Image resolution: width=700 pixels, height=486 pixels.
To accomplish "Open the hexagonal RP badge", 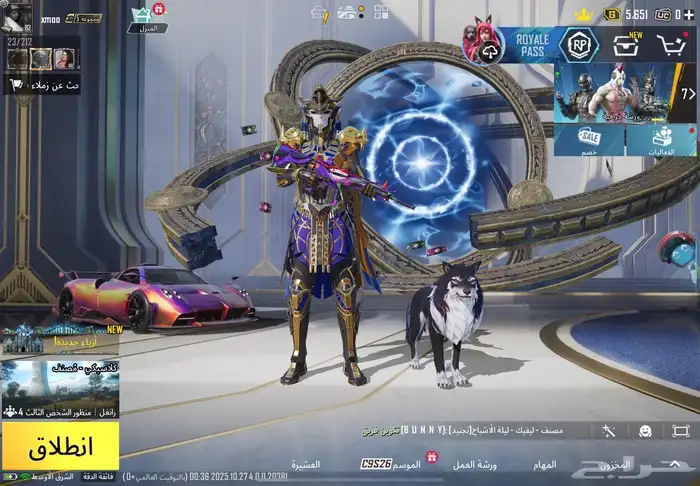I will click(578, 45).
